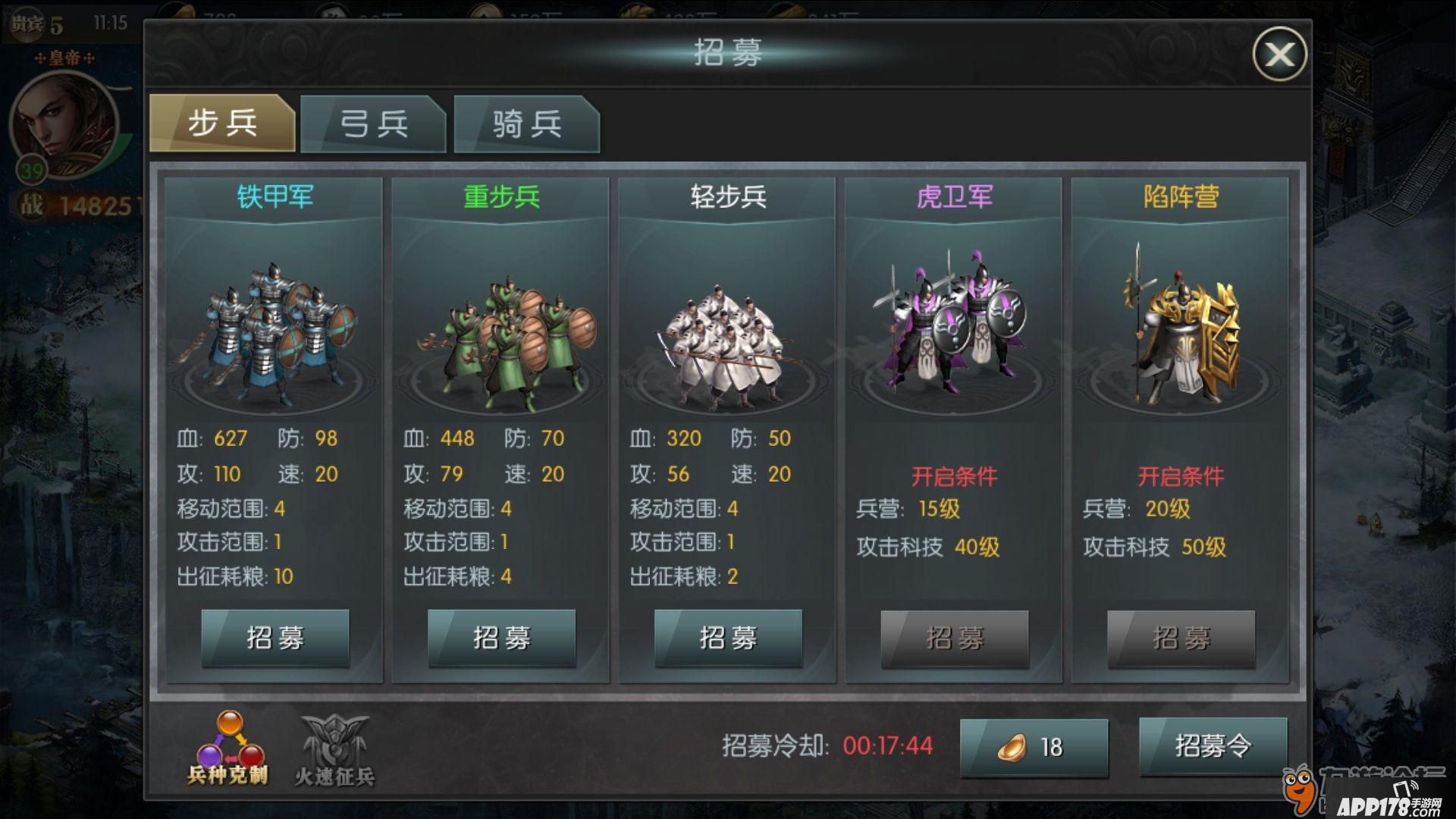Close the 招募 recruitment window
This screenshot has height=819, width=1456.
pos(1279,54)
